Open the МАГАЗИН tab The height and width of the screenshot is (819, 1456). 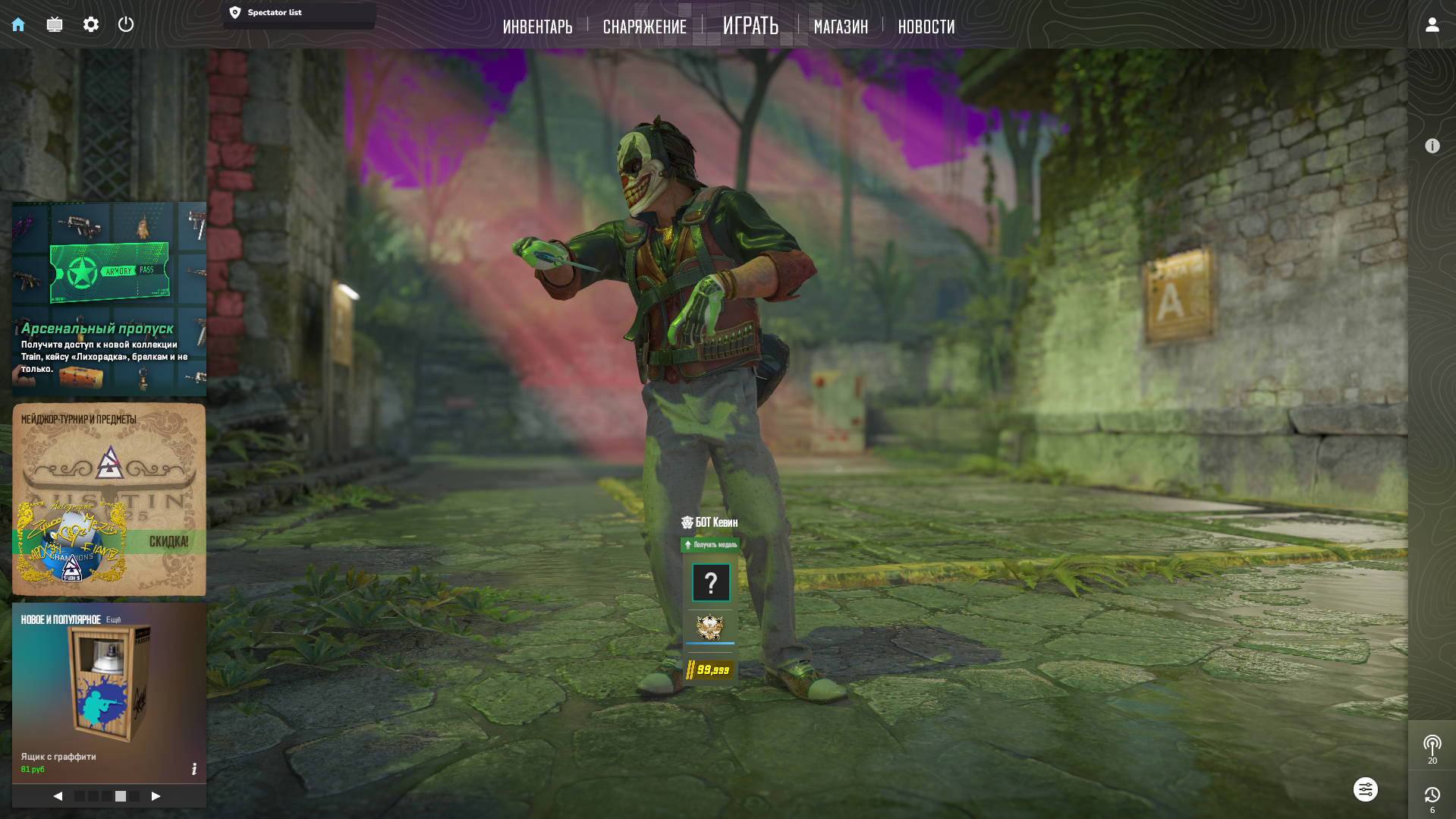click(x=841, y=27)
